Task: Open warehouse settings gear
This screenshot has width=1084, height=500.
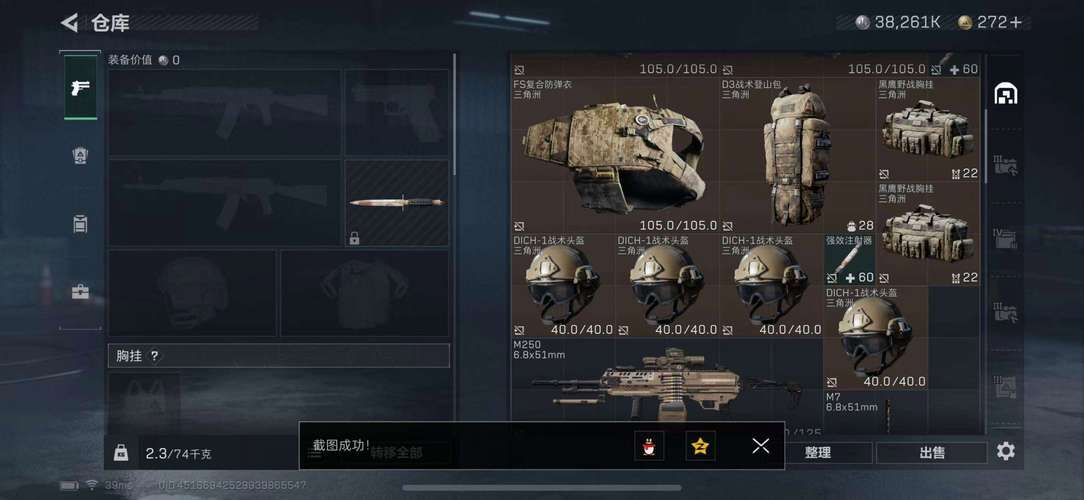Action: pos(1005,451)
